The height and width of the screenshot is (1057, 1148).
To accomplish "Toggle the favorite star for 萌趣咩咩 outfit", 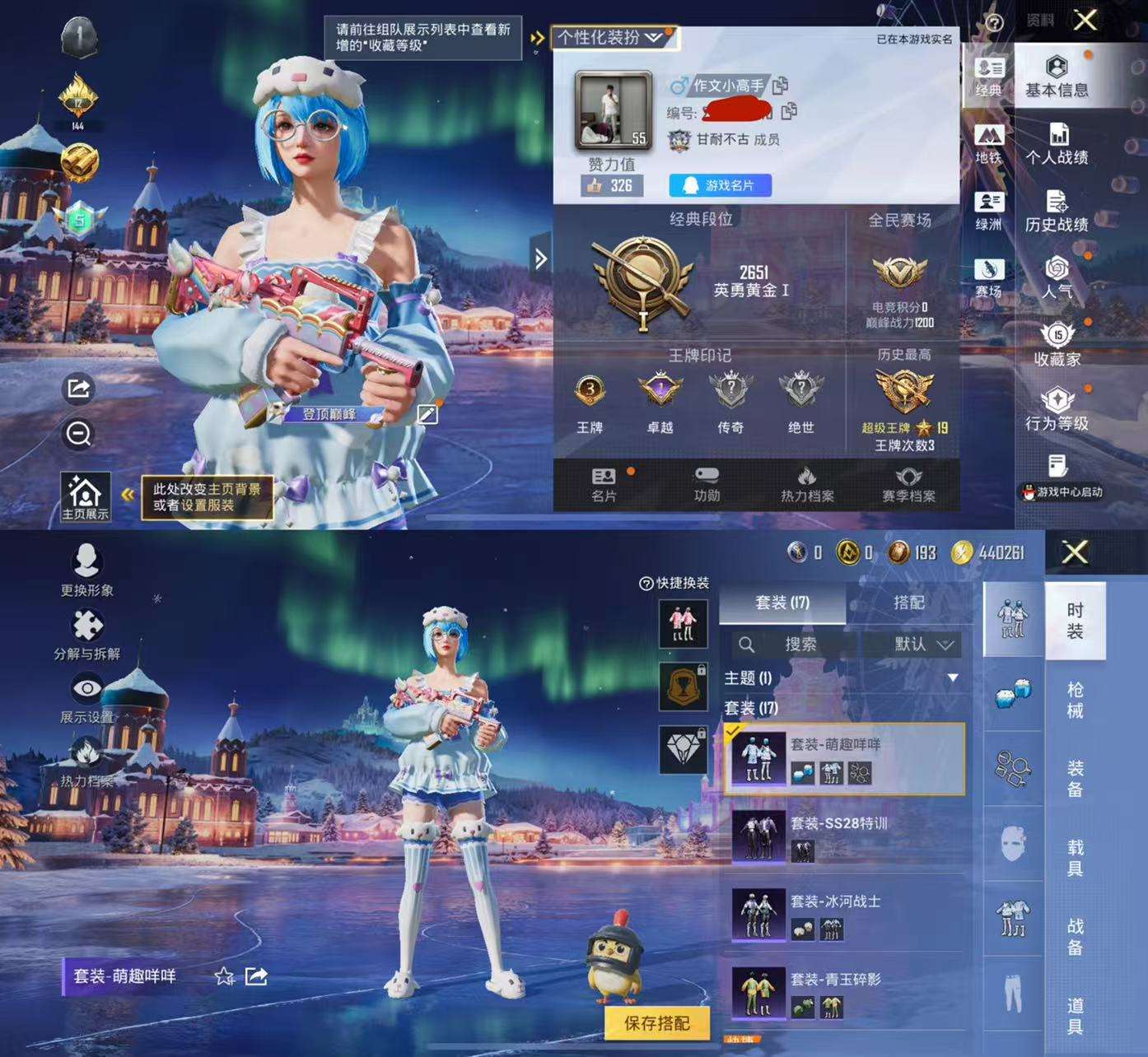I will coord(223,978).
